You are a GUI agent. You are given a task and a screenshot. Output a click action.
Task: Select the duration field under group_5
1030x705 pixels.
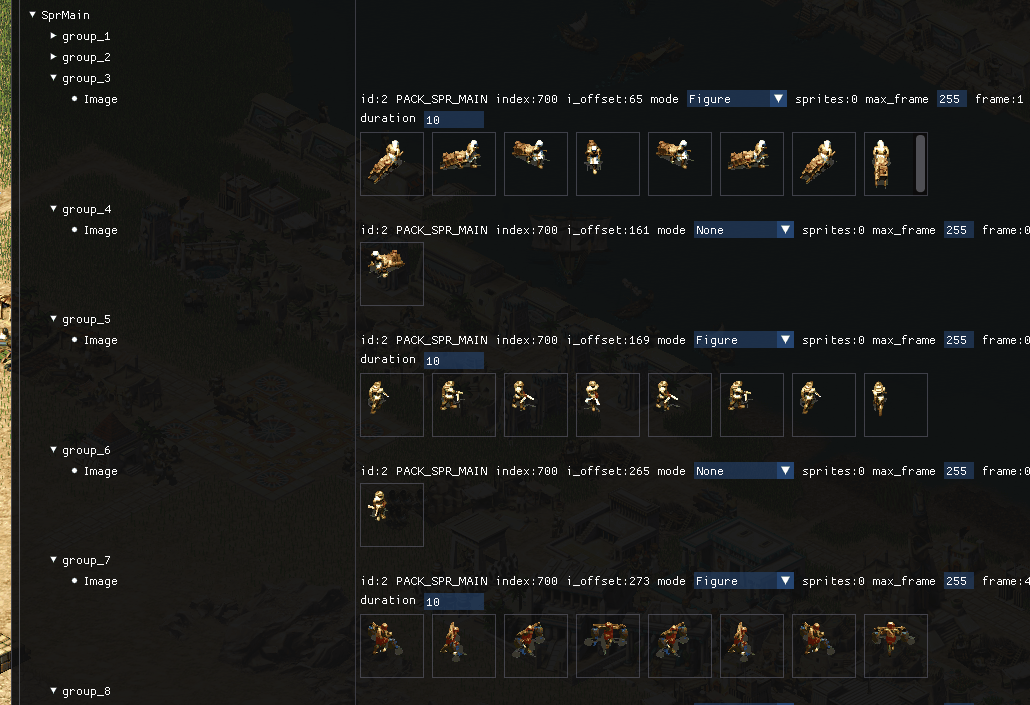(x=453, y=361)
